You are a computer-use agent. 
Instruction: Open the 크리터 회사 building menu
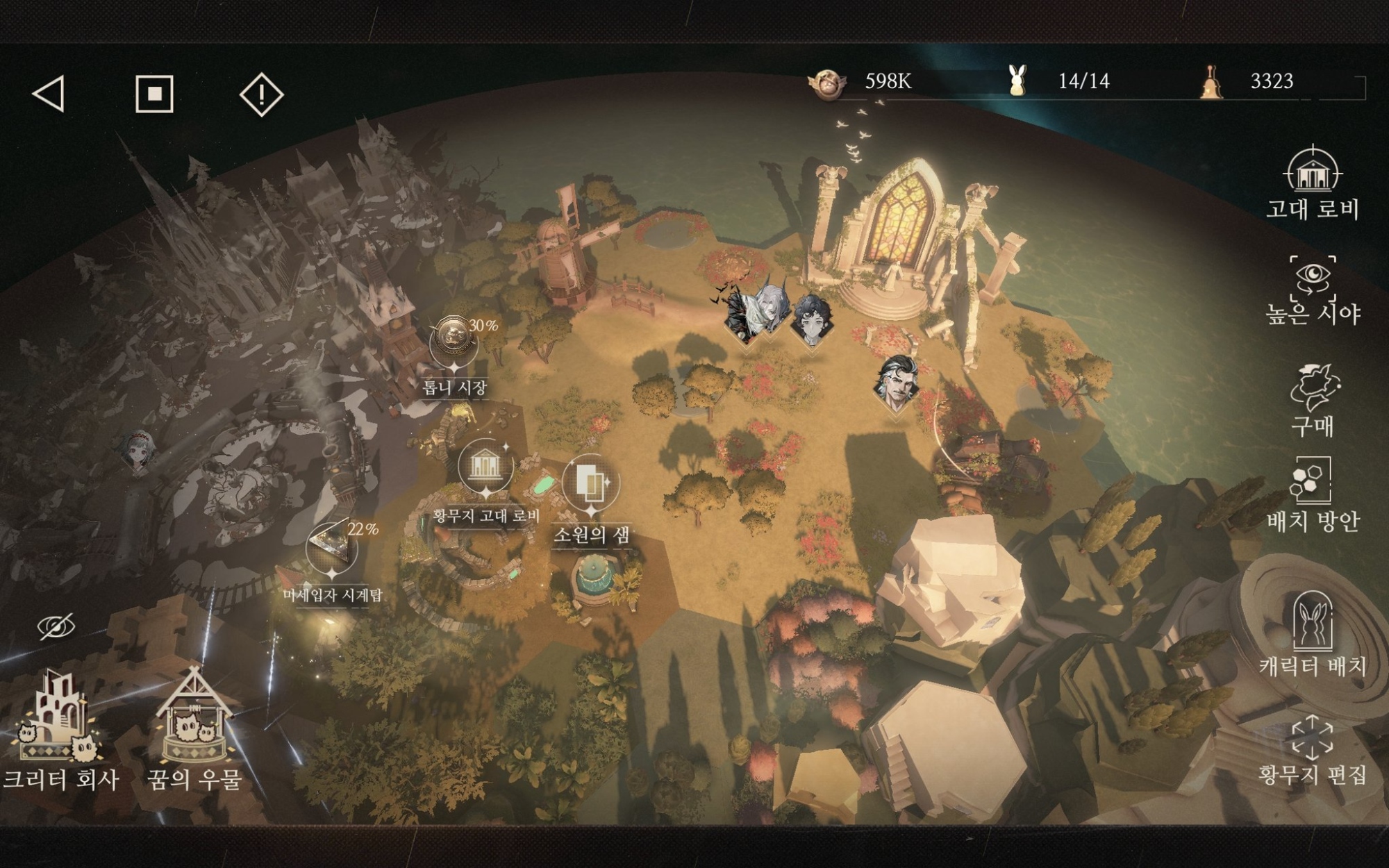59,729
